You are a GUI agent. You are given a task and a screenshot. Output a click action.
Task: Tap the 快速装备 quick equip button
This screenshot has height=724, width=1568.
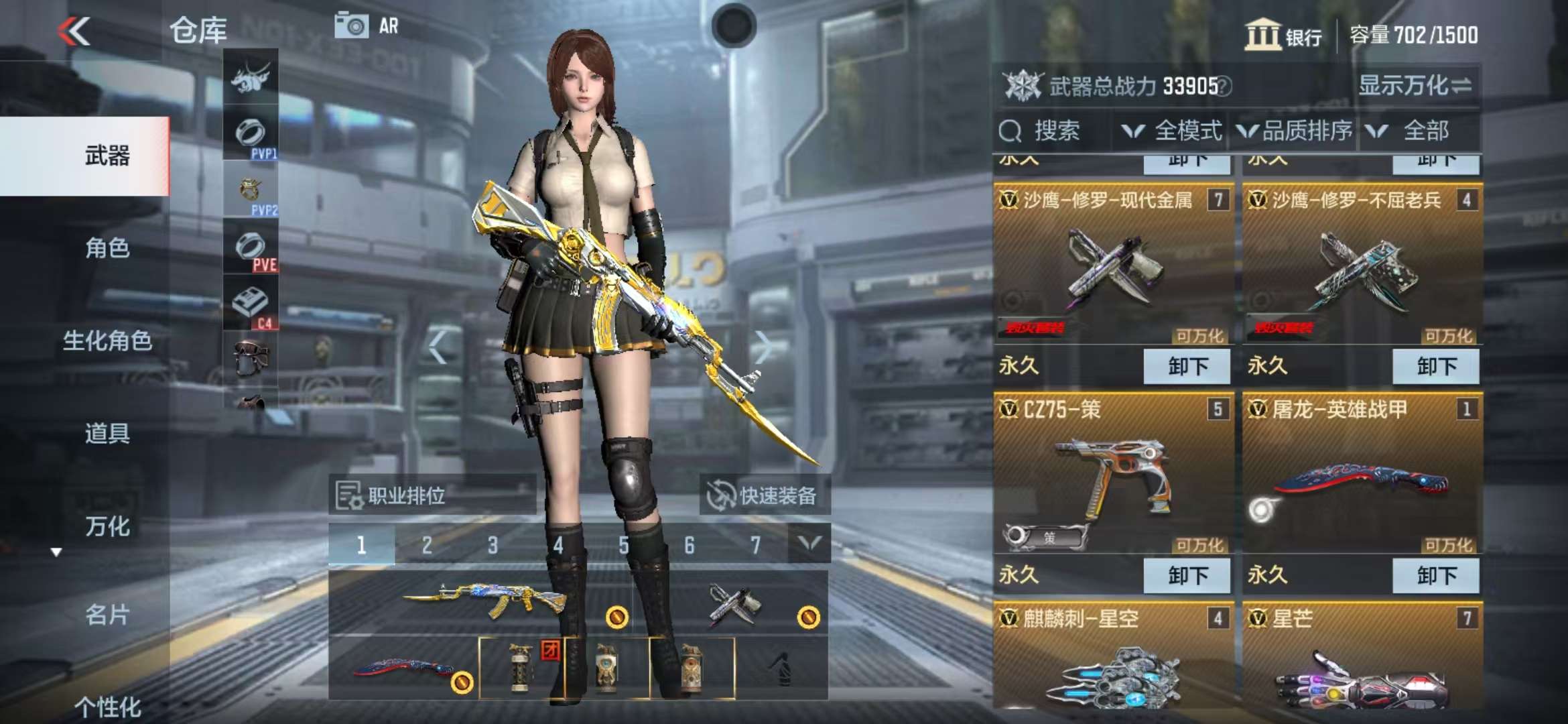[x=764, y=495]
